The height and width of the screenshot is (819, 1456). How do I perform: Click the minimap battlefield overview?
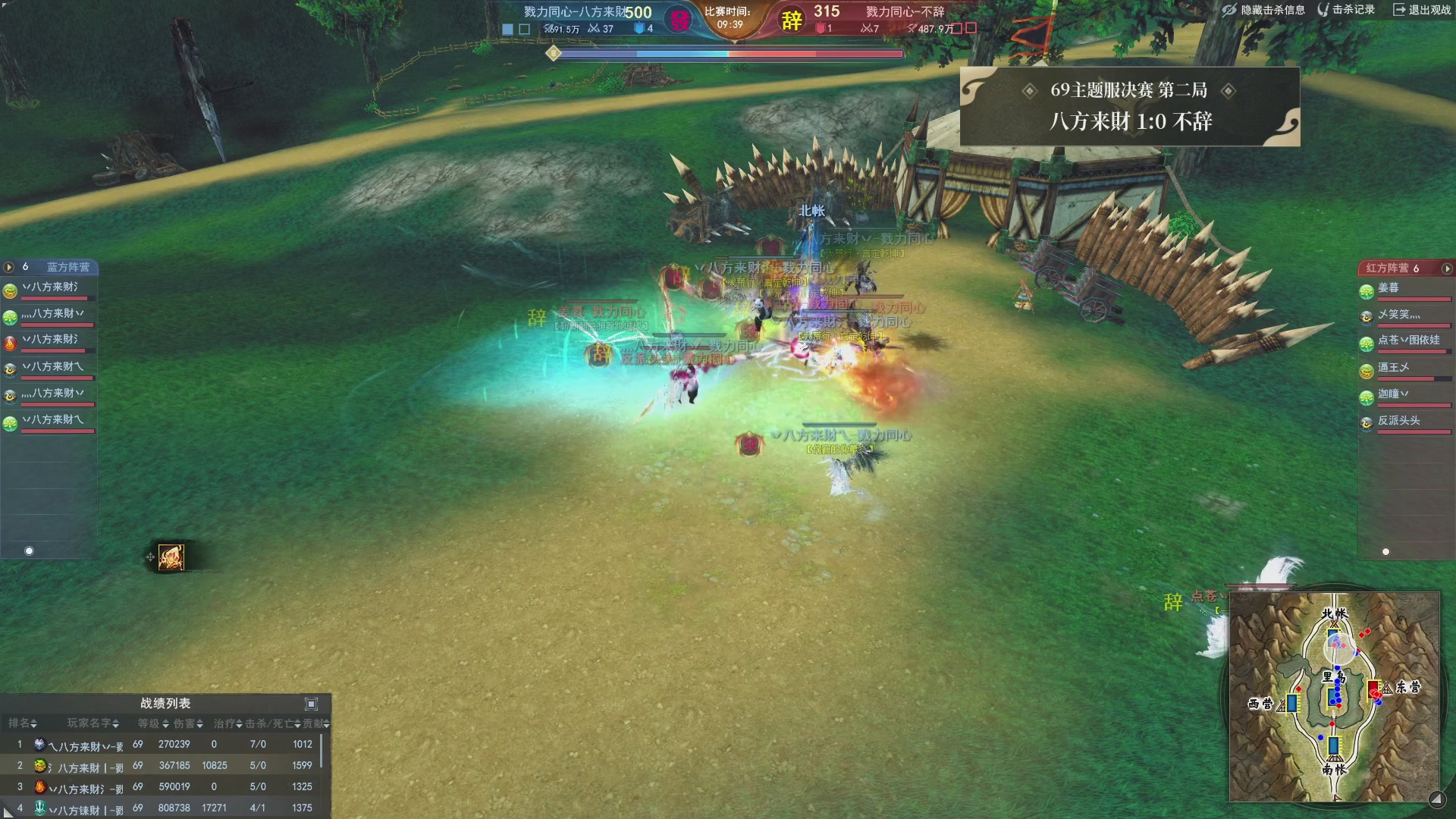pos(1334,696)
